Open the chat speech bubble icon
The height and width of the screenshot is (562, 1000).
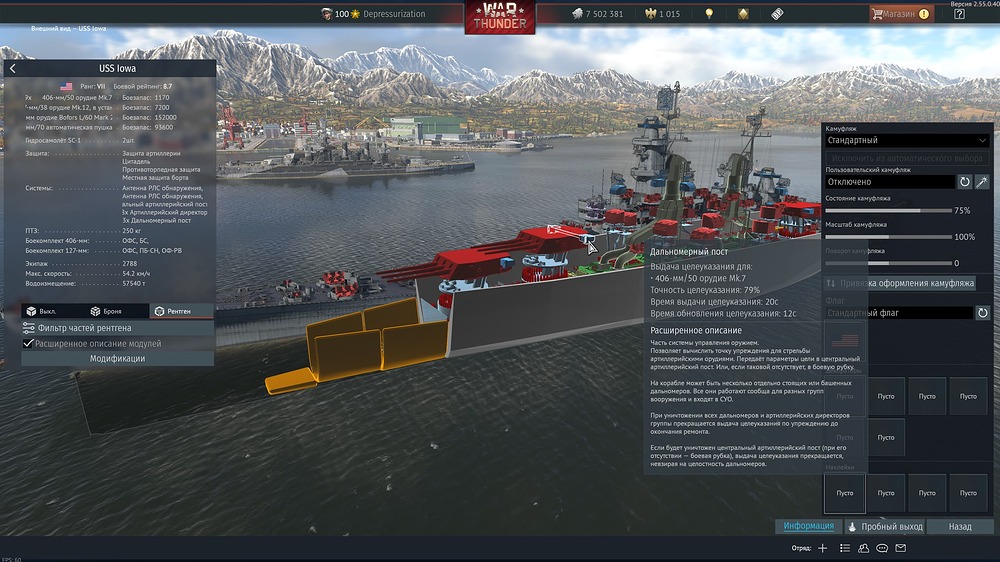point(882,548)
